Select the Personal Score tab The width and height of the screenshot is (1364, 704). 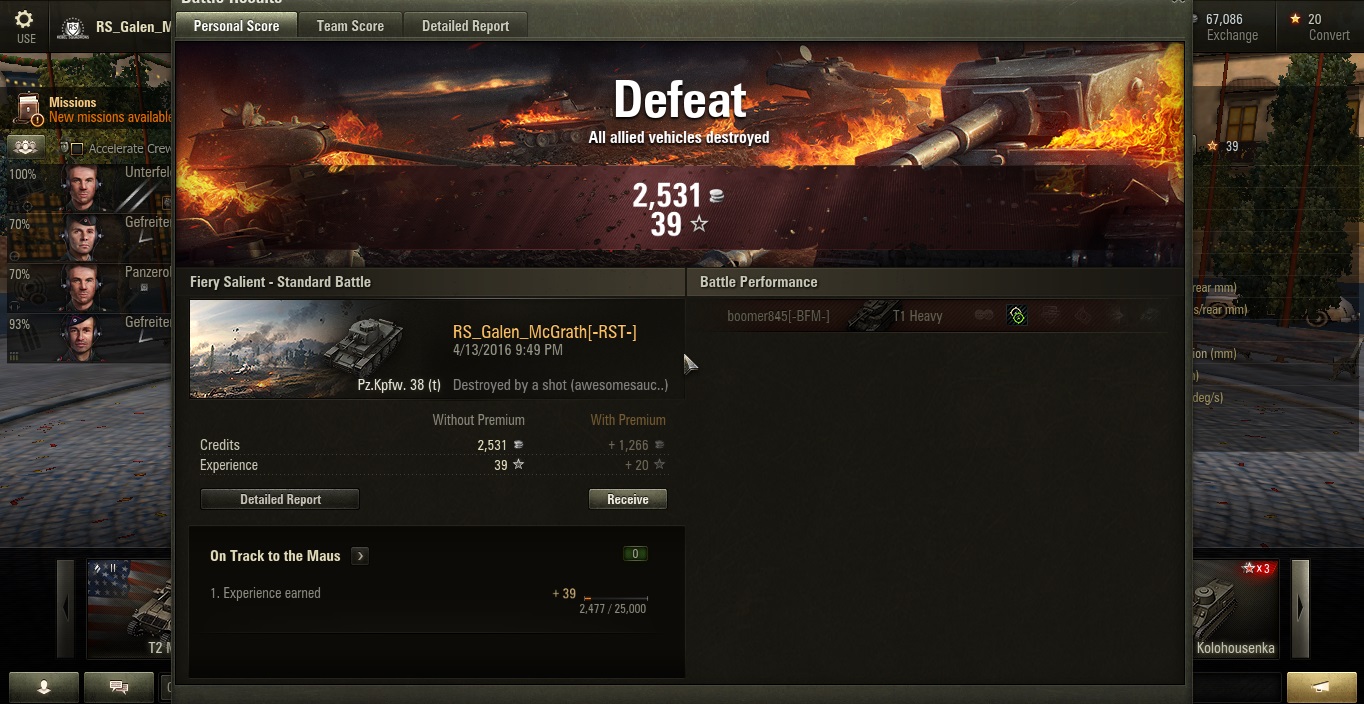click(236, 26)
